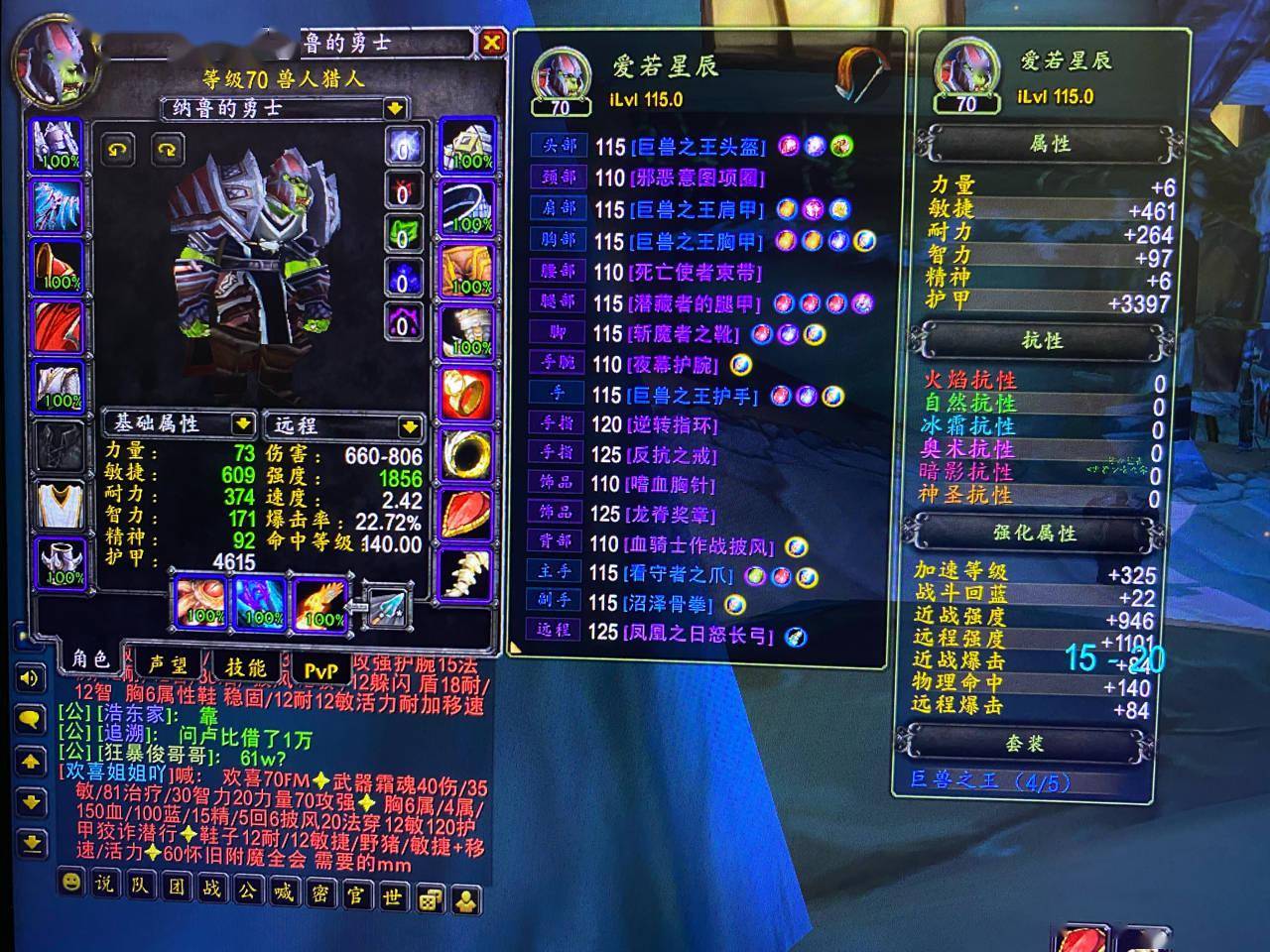Rotate the character model right

tap(166, 149)
